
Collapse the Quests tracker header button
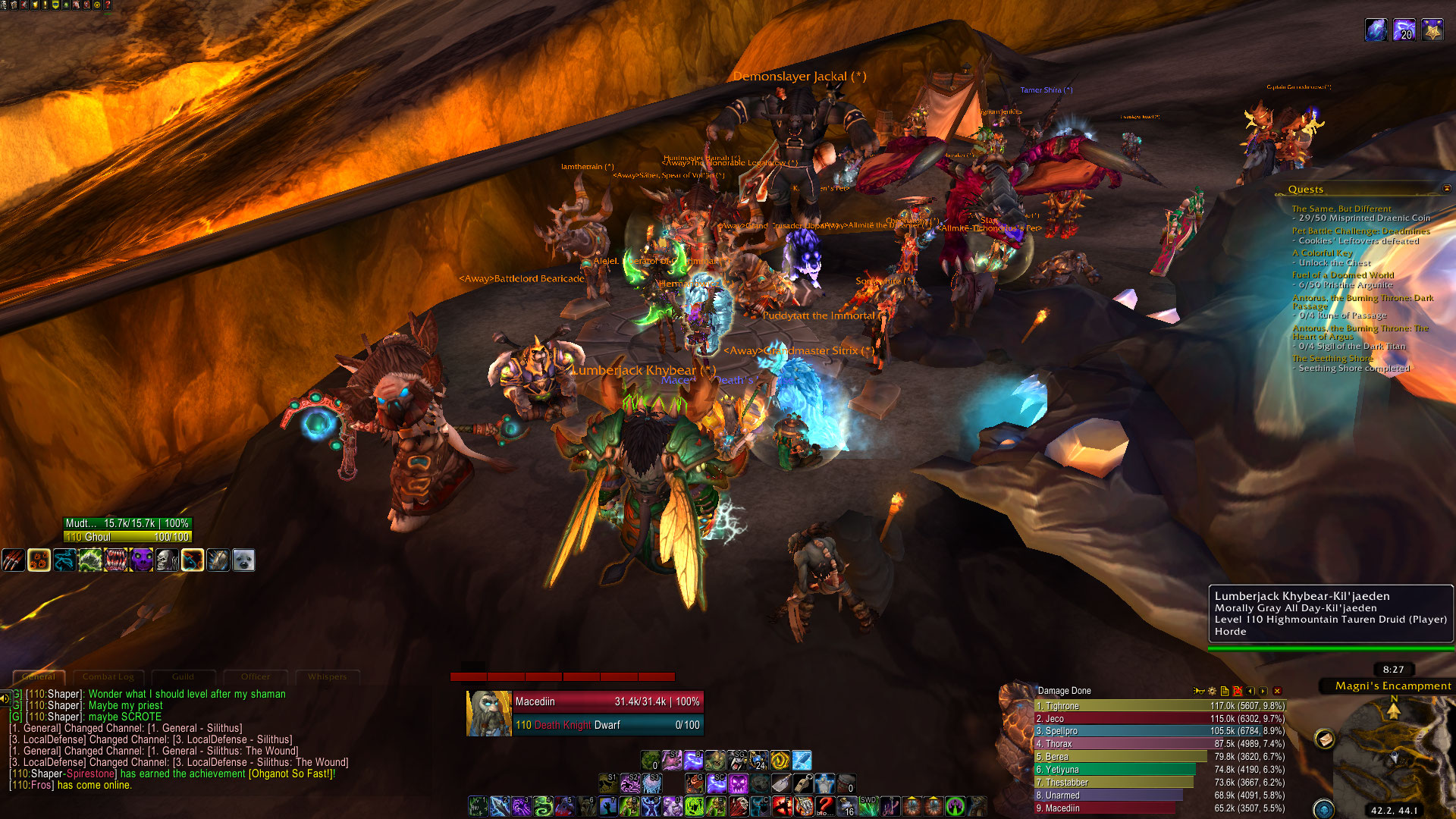click(1446, 188)
